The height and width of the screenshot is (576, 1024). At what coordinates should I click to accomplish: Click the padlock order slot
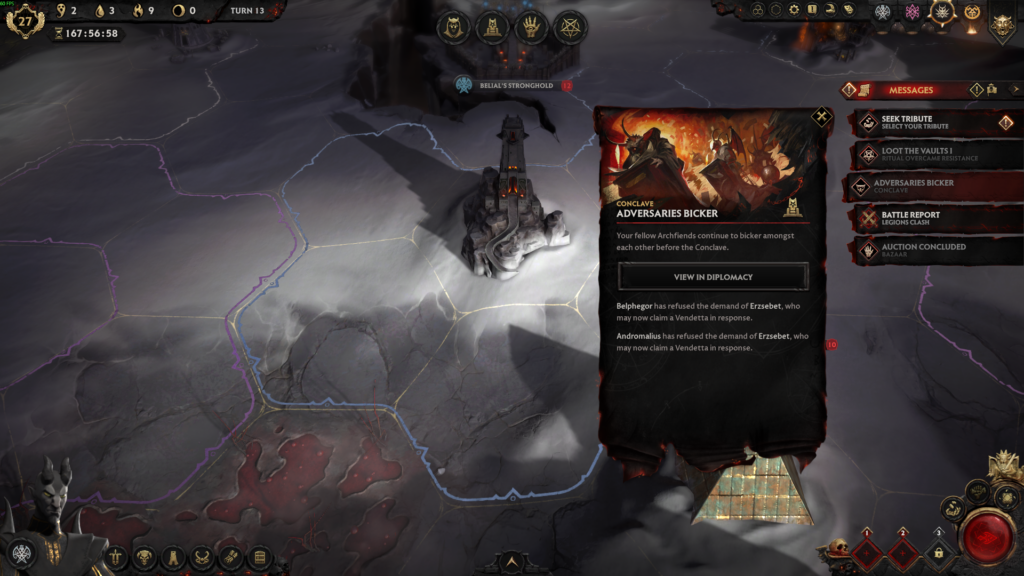pyautogui.click(x=938, y=551)
